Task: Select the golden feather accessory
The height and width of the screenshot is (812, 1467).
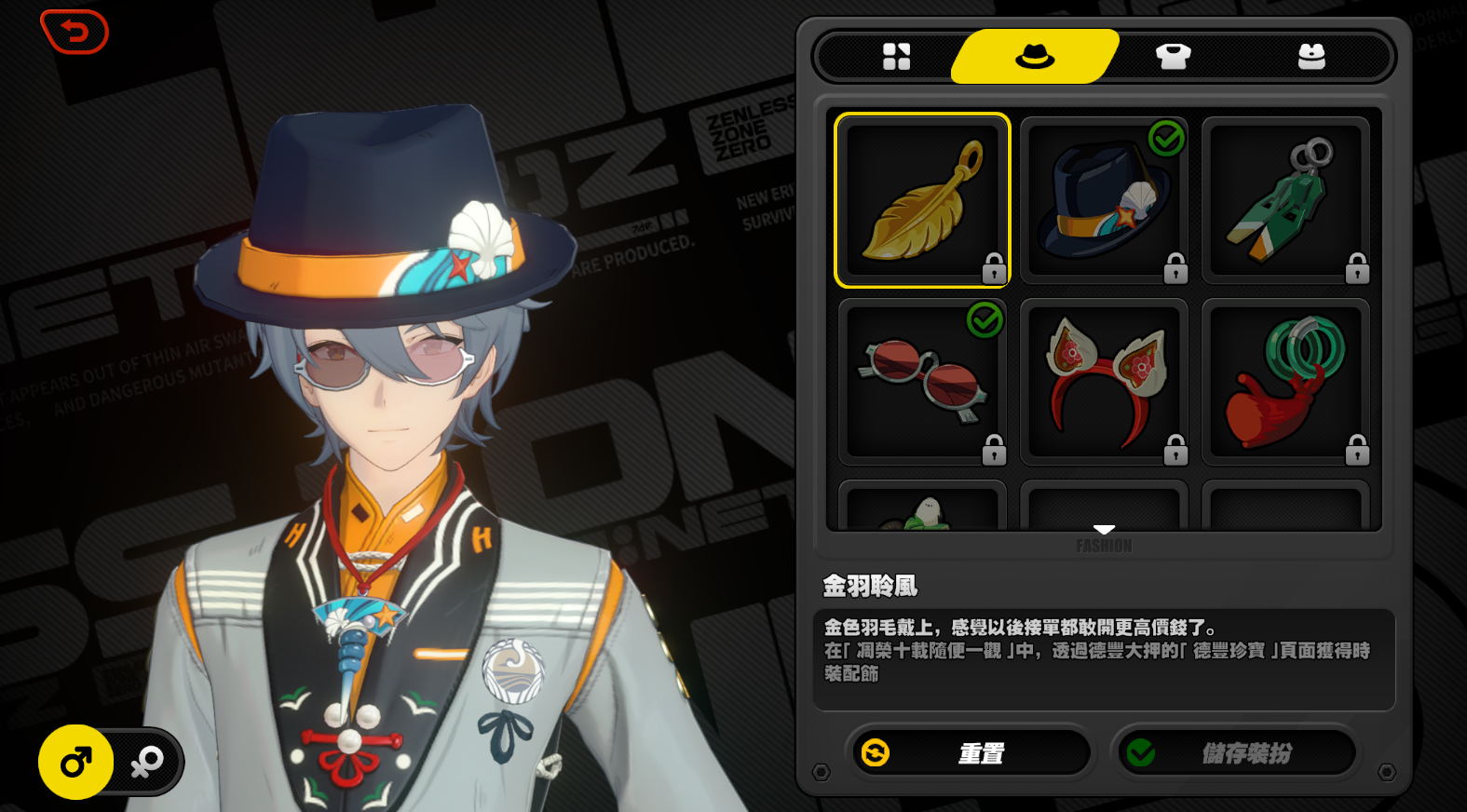Action: 922,200
